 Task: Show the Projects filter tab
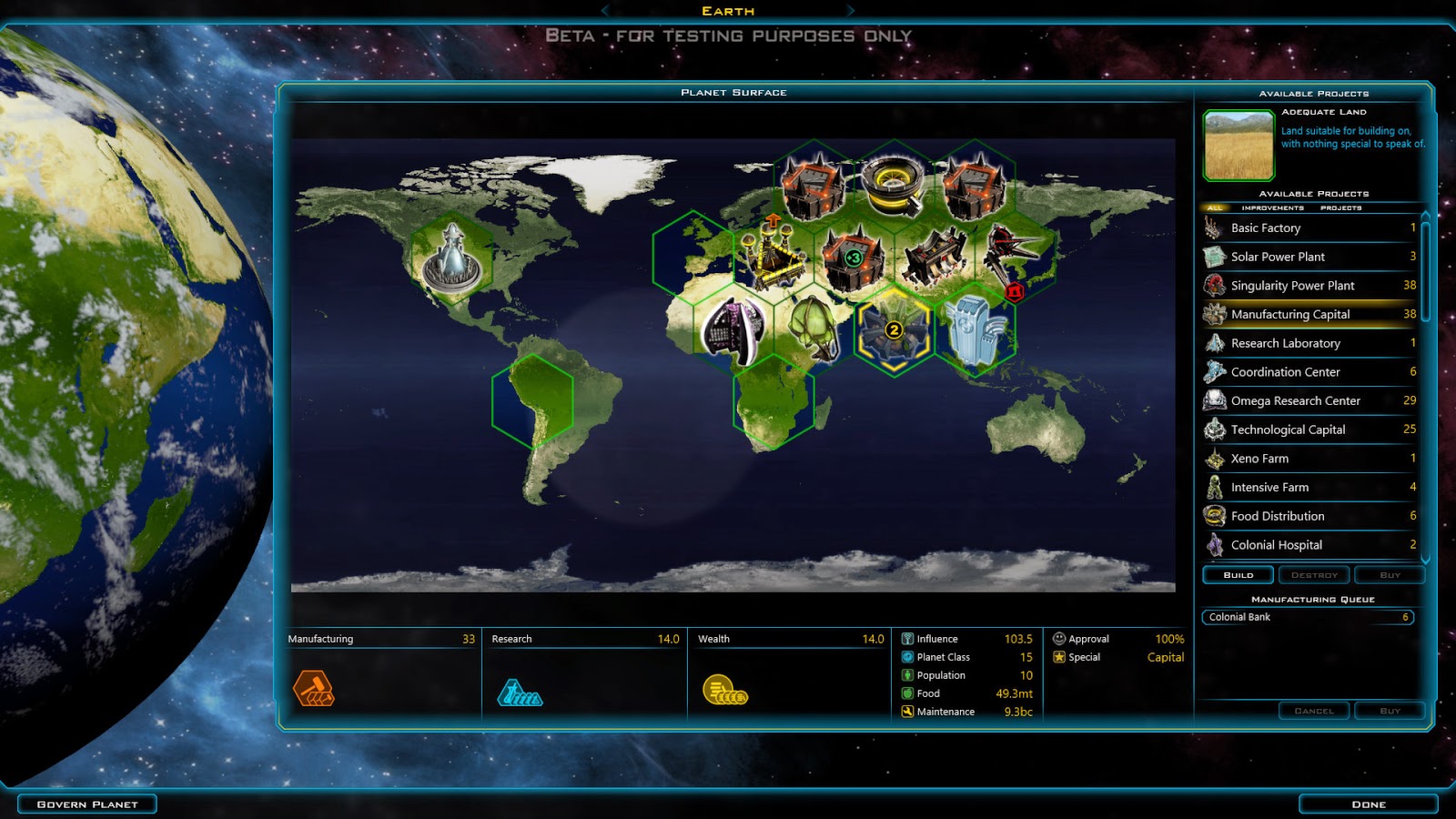[x=1340, y=208]
